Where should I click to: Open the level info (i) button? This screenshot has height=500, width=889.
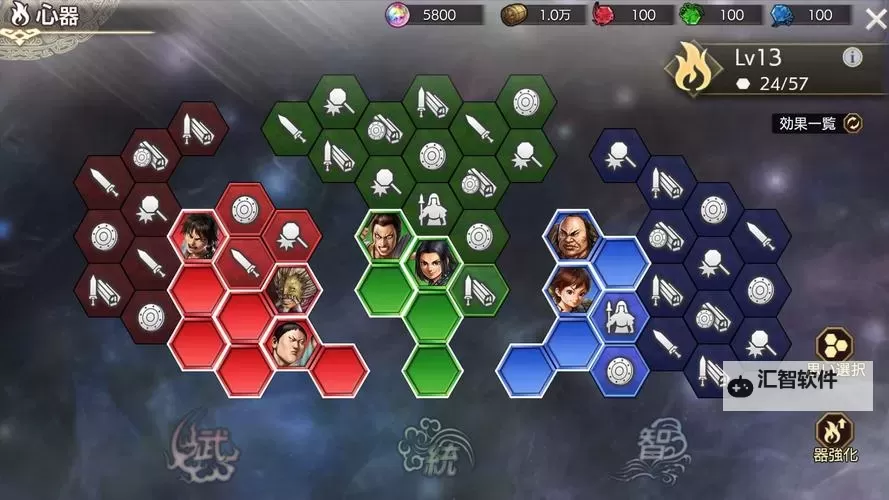(x=852, y=57)
